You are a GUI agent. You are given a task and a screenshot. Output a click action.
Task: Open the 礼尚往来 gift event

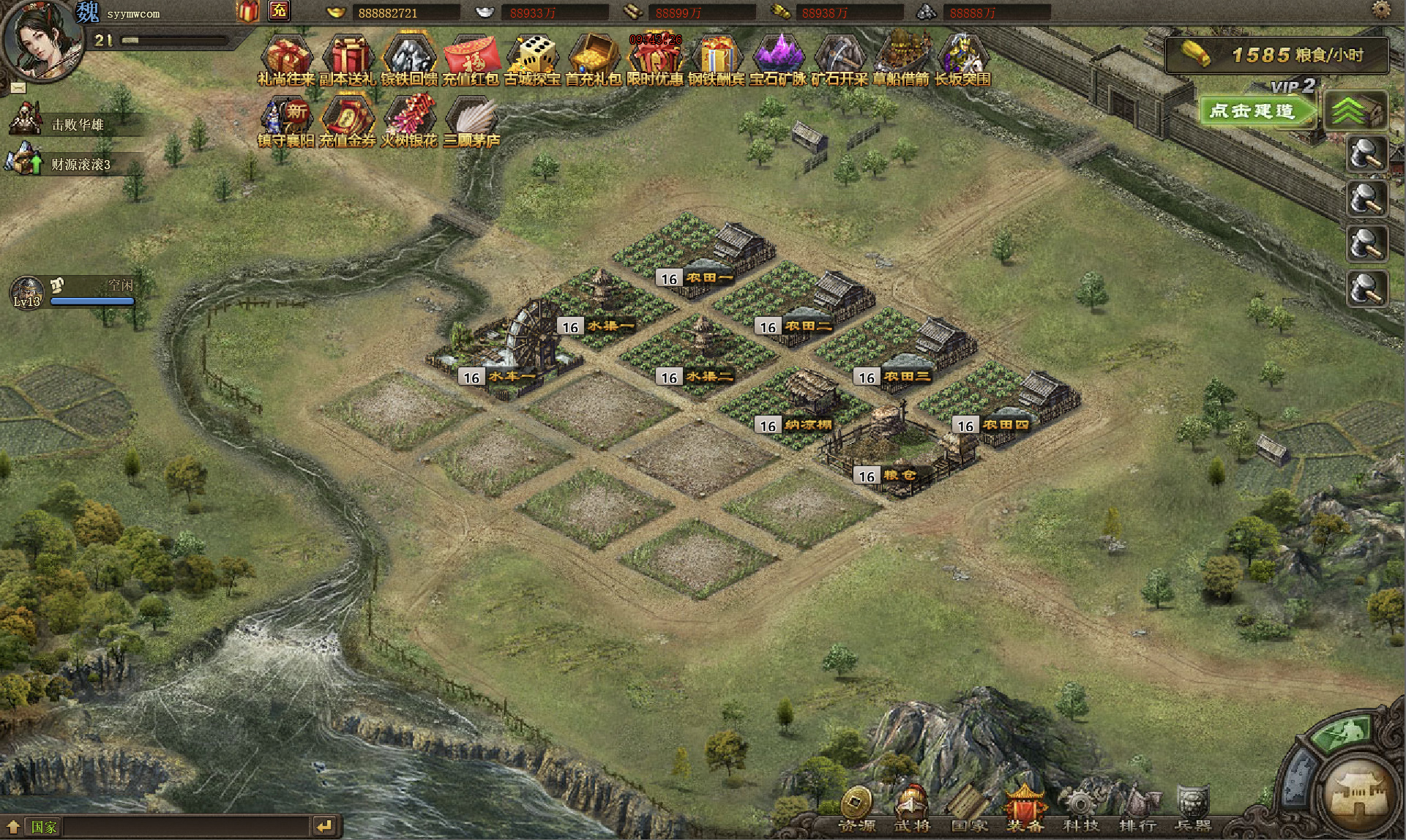(286, 59)
